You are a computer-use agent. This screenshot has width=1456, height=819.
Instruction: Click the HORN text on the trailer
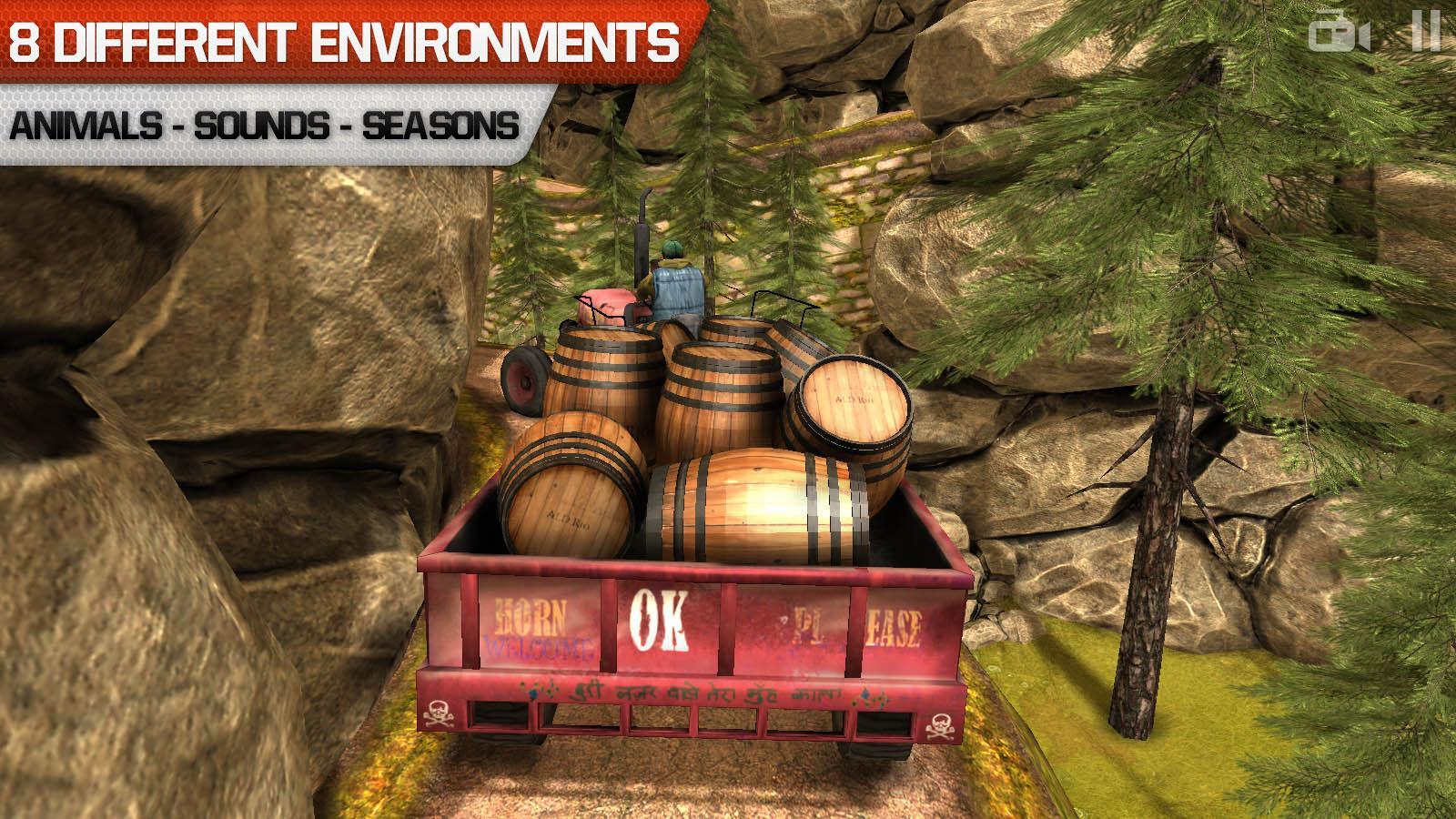pyautogui.click(x=531, y=616)
